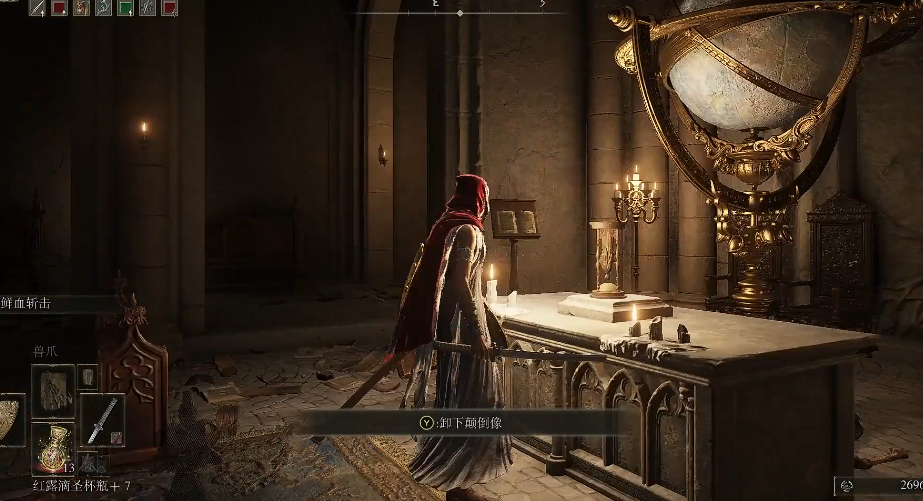Select the Flask of Crimson Tears slot
Image resolution: width=923 pixels, height=501 pixels.
tap(52, 446)
